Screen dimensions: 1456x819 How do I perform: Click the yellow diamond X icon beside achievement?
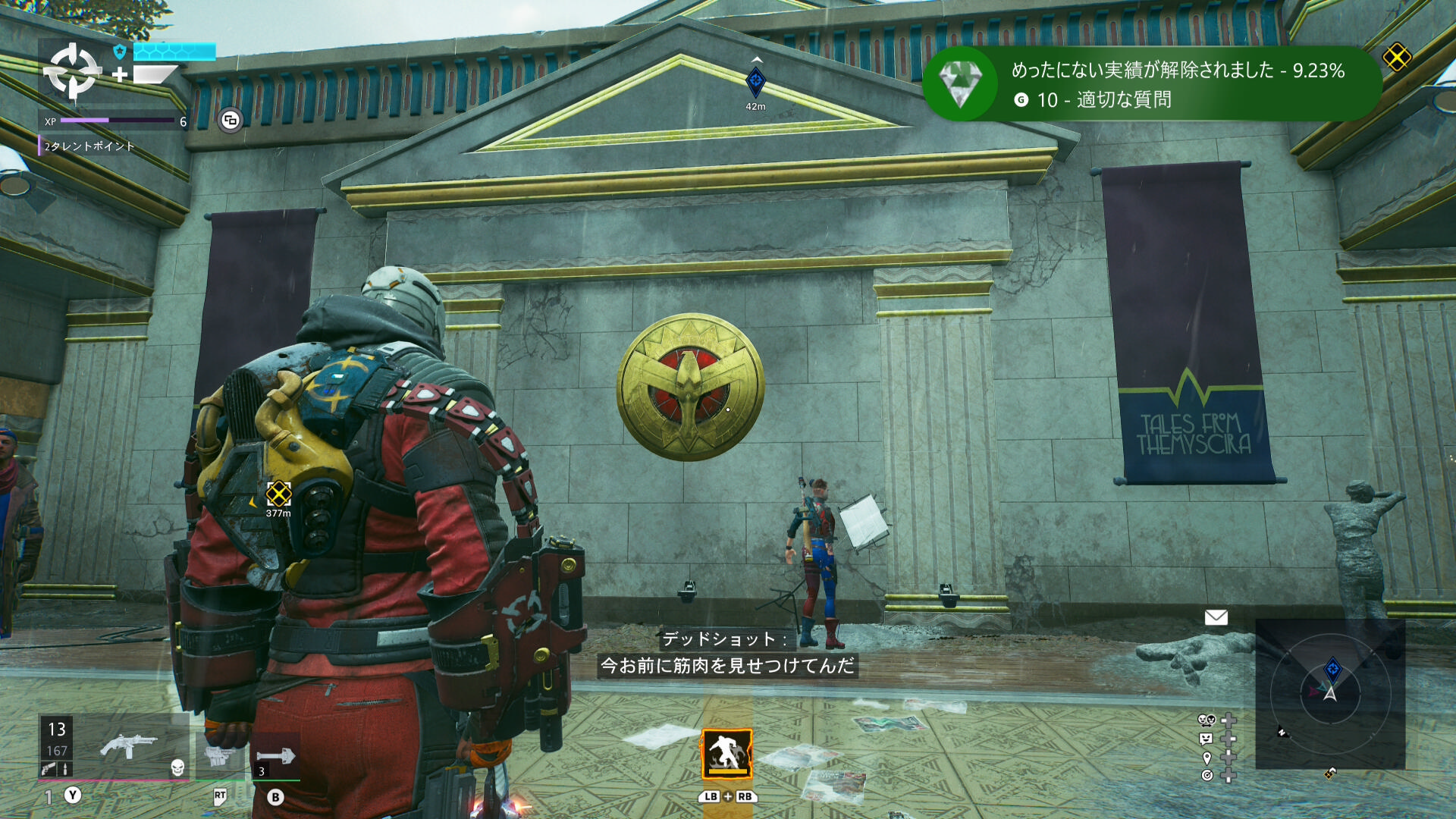point(1396,57)
